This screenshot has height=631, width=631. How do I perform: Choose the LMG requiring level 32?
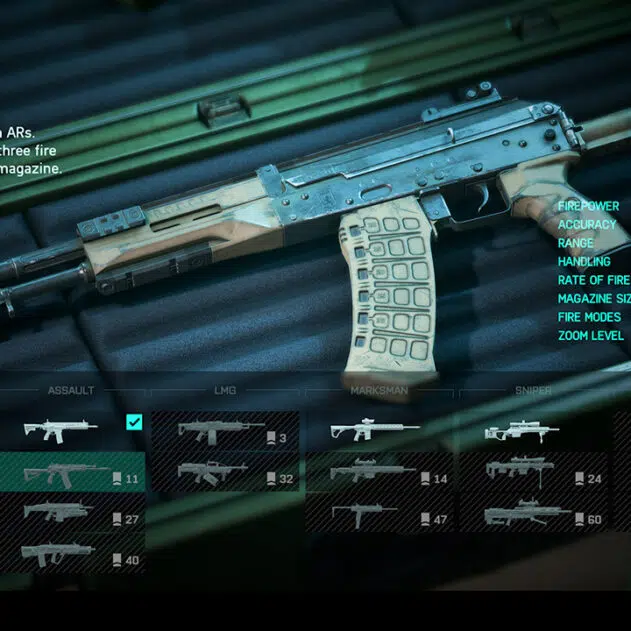point(226,474)
